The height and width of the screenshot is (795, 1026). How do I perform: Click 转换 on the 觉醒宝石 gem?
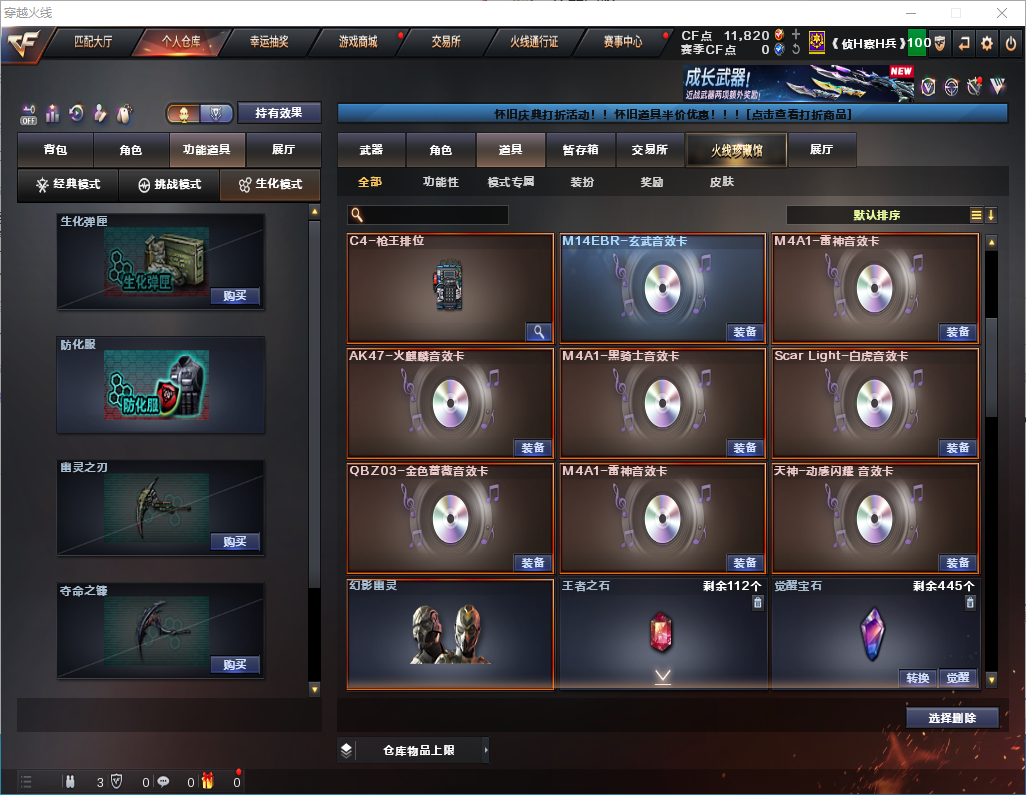(x=918, y=678)
